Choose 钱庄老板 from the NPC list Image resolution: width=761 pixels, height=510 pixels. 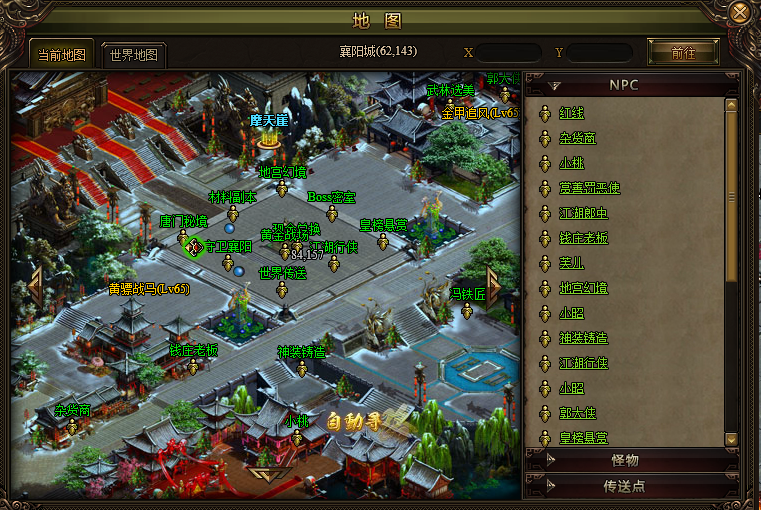tap(583, 238)
